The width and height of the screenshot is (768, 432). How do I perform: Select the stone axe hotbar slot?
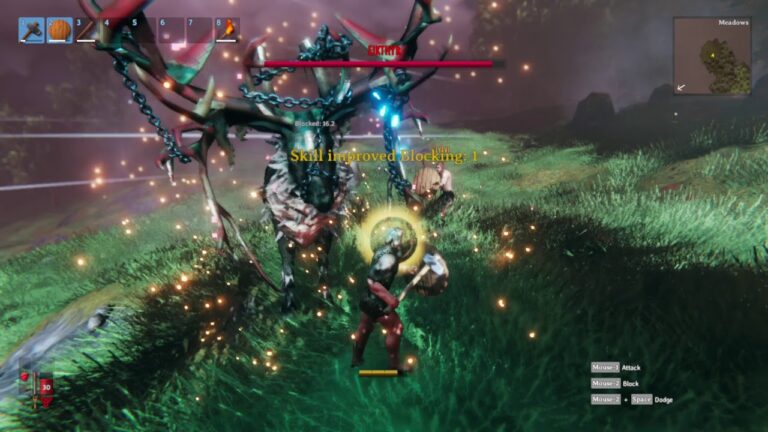tap(31, 30)
